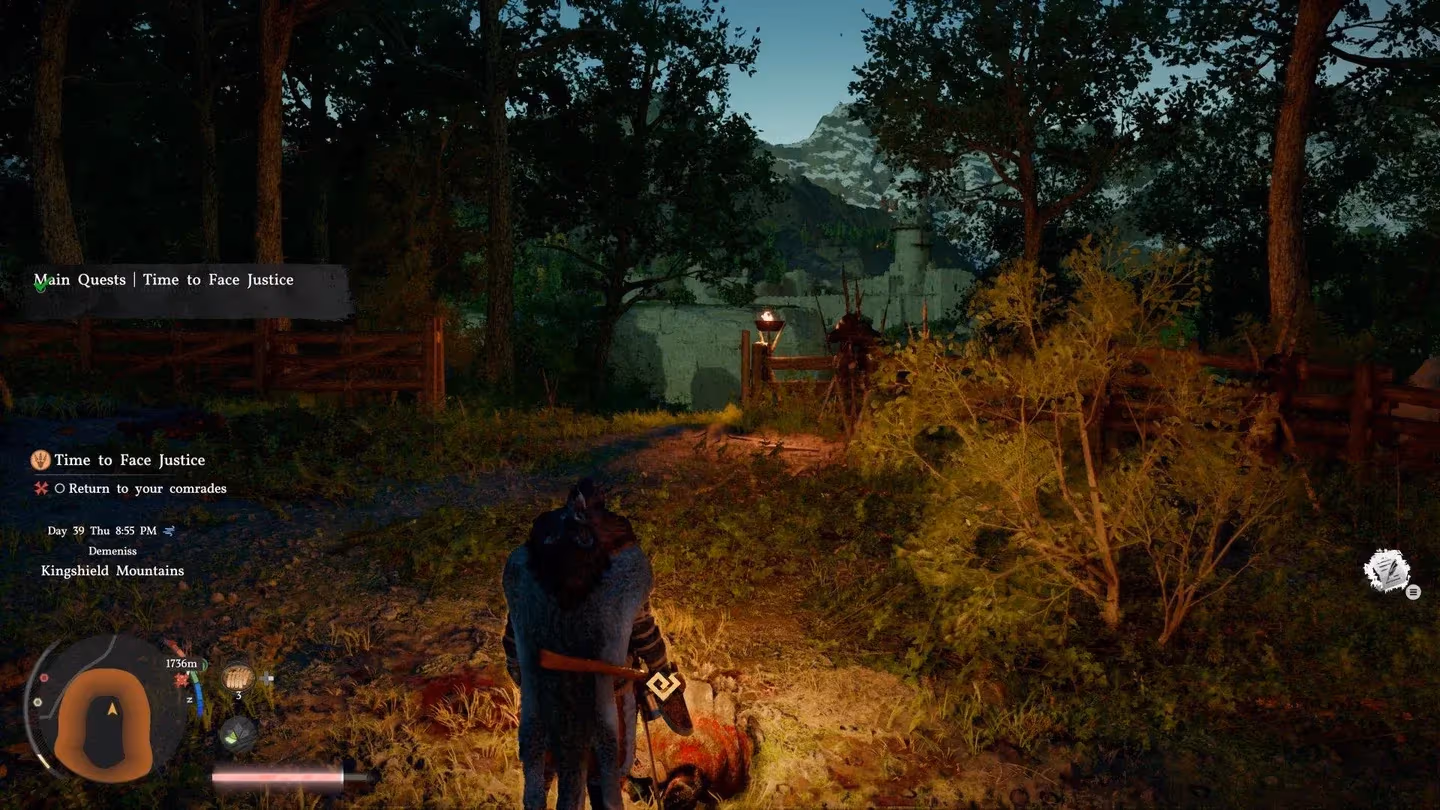Select the Main Quests banner tab
This screenshot has width=1440, height=810.
[80, 280]
